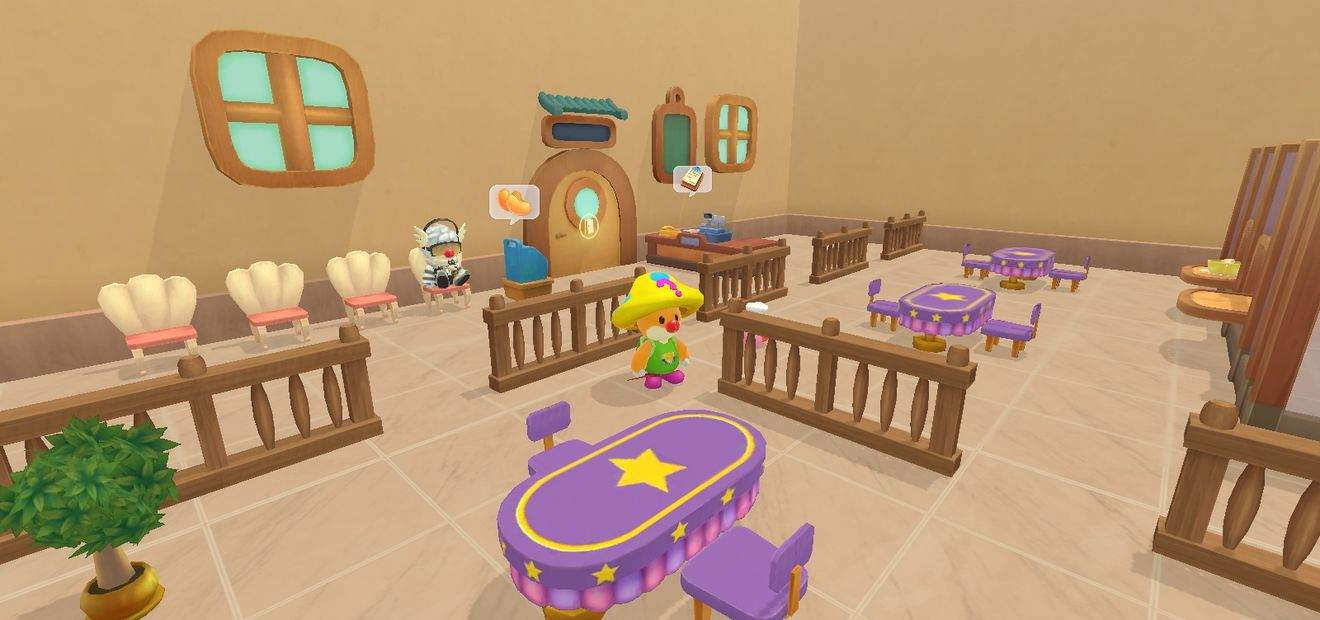Open the notepad bubble above the register
Image resolution: width=1320 pixels, height=620 pixels.
click(691, 179)
